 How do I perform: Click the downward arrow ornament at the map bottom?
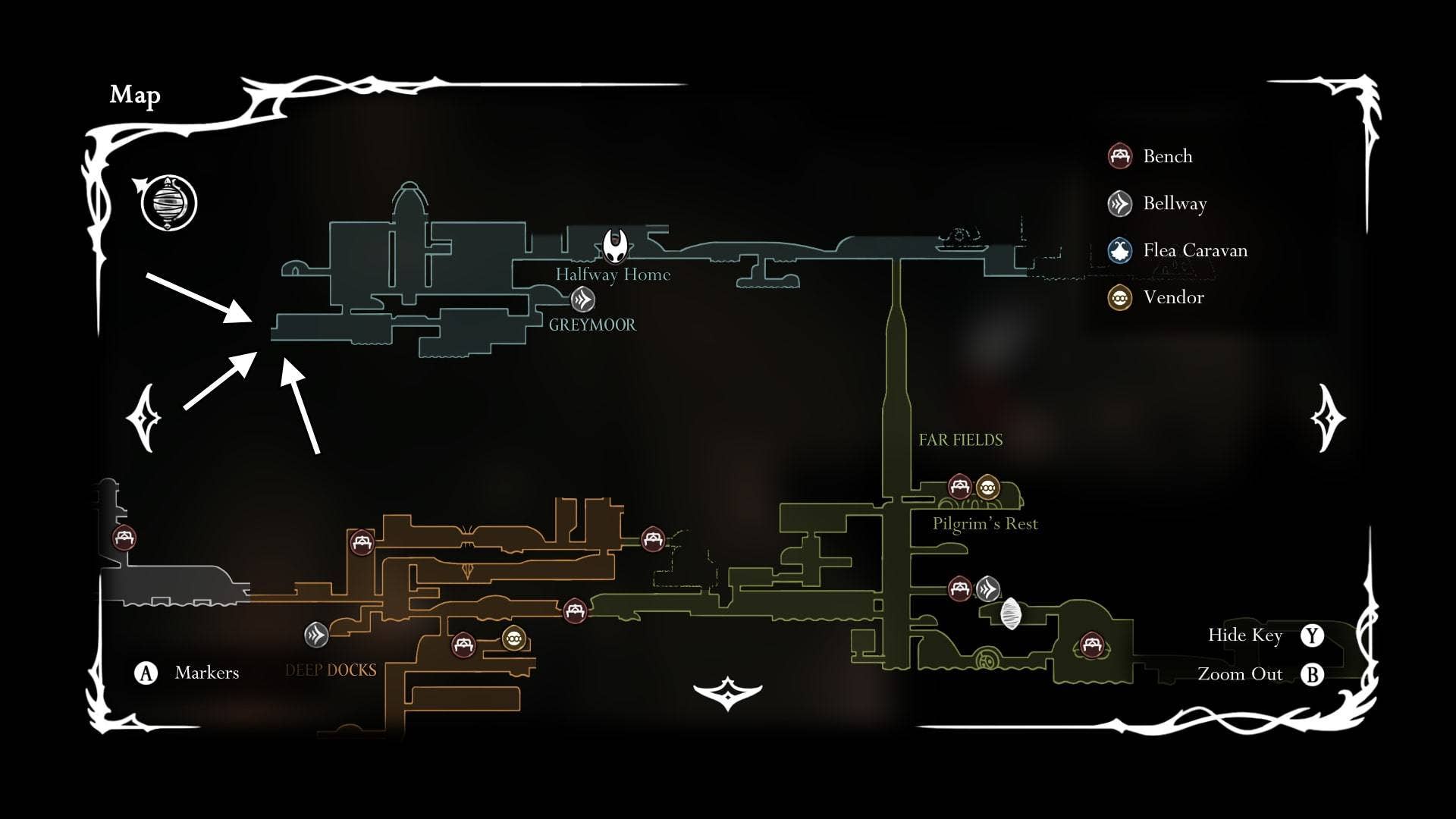coord(727,692)
